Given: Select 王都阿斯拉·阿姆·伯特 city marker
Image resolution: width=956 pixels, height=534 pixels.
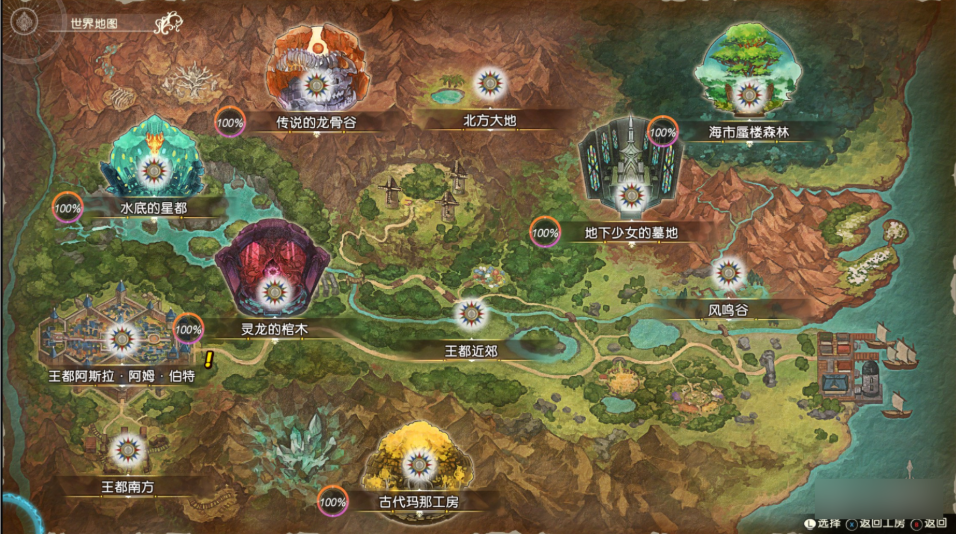Looking at the screenshot, I should click(x=122, y=340).
